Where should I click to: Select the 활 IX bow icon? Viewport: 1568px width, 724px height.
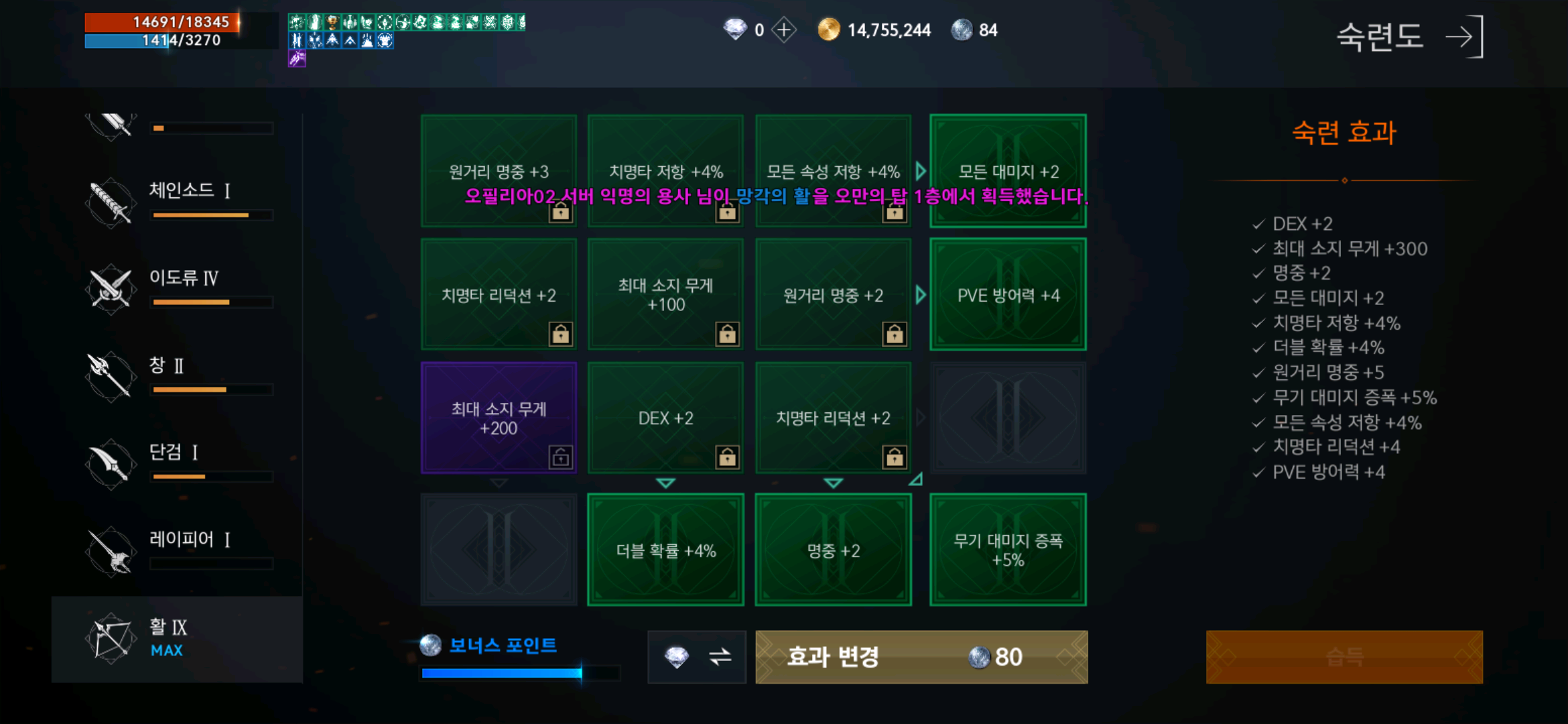point(111,636)
